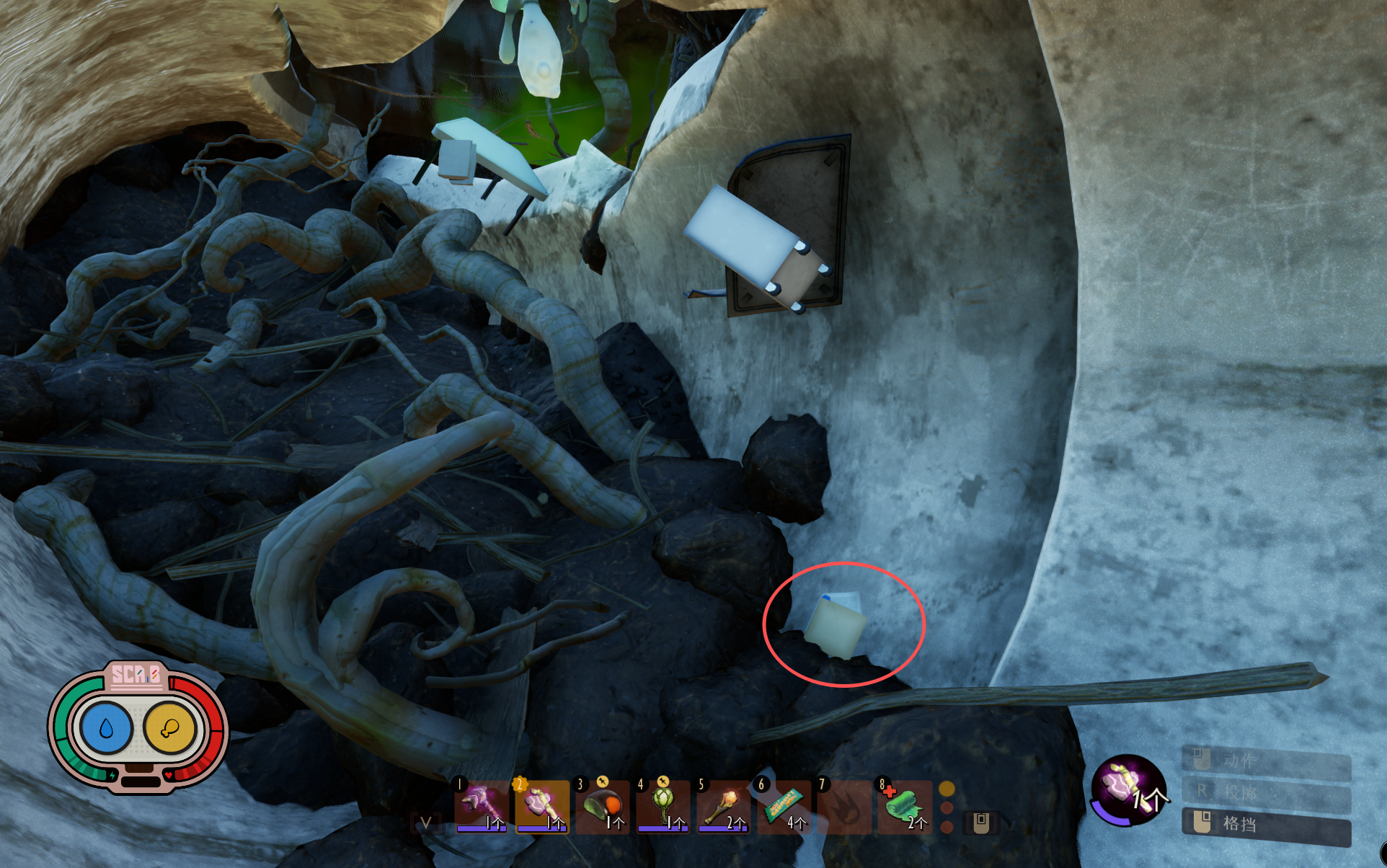This screenshot has width=1387, height=868.
Task: Equip the green bulb staff in slot 4
Action: [663, 806]
